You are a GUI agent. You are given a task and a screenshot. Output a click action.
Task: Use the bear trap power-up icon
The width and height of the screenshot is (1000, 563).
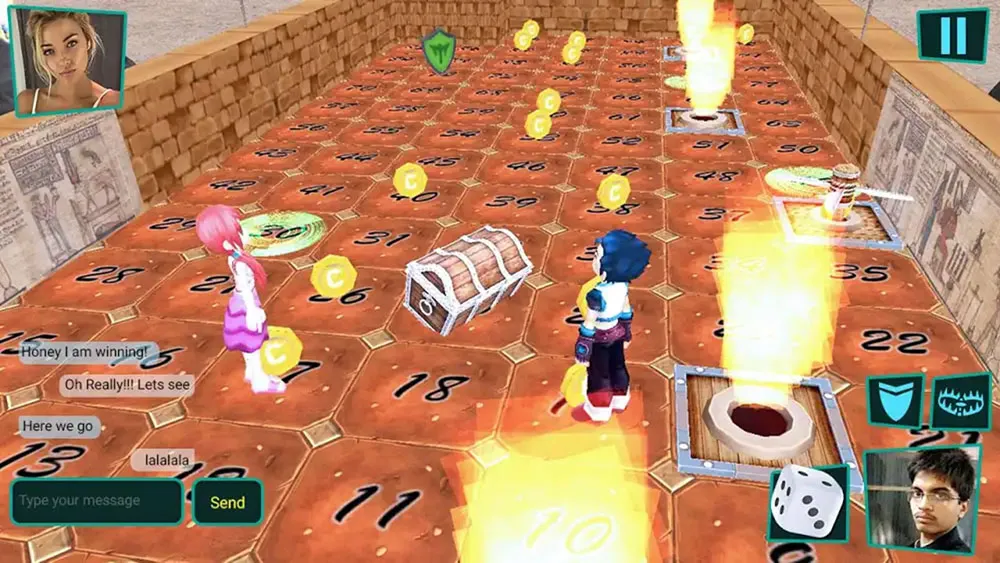click(x=960, y=403)
